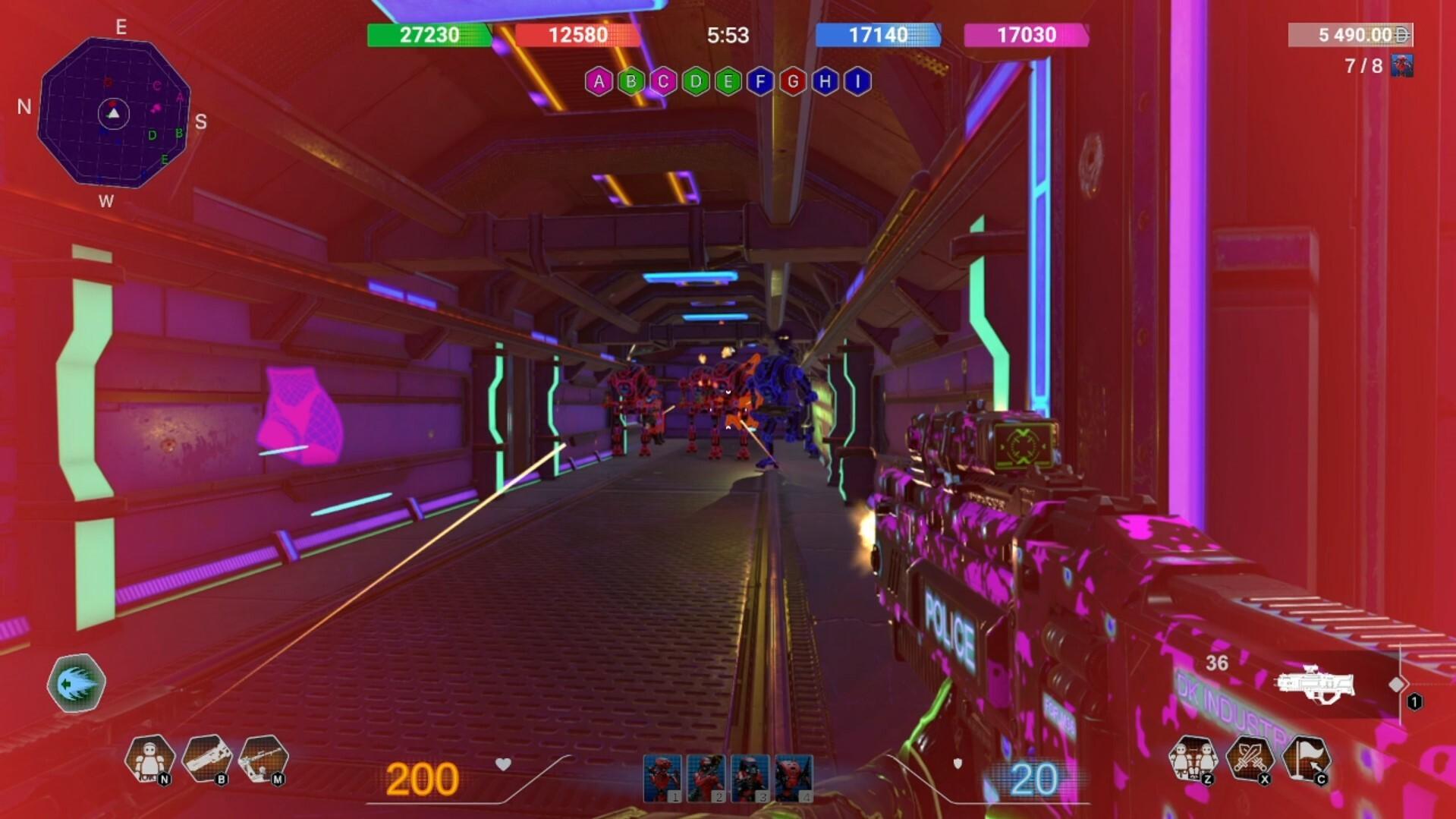Click the octagonal minimap

(x=114, y=112)
